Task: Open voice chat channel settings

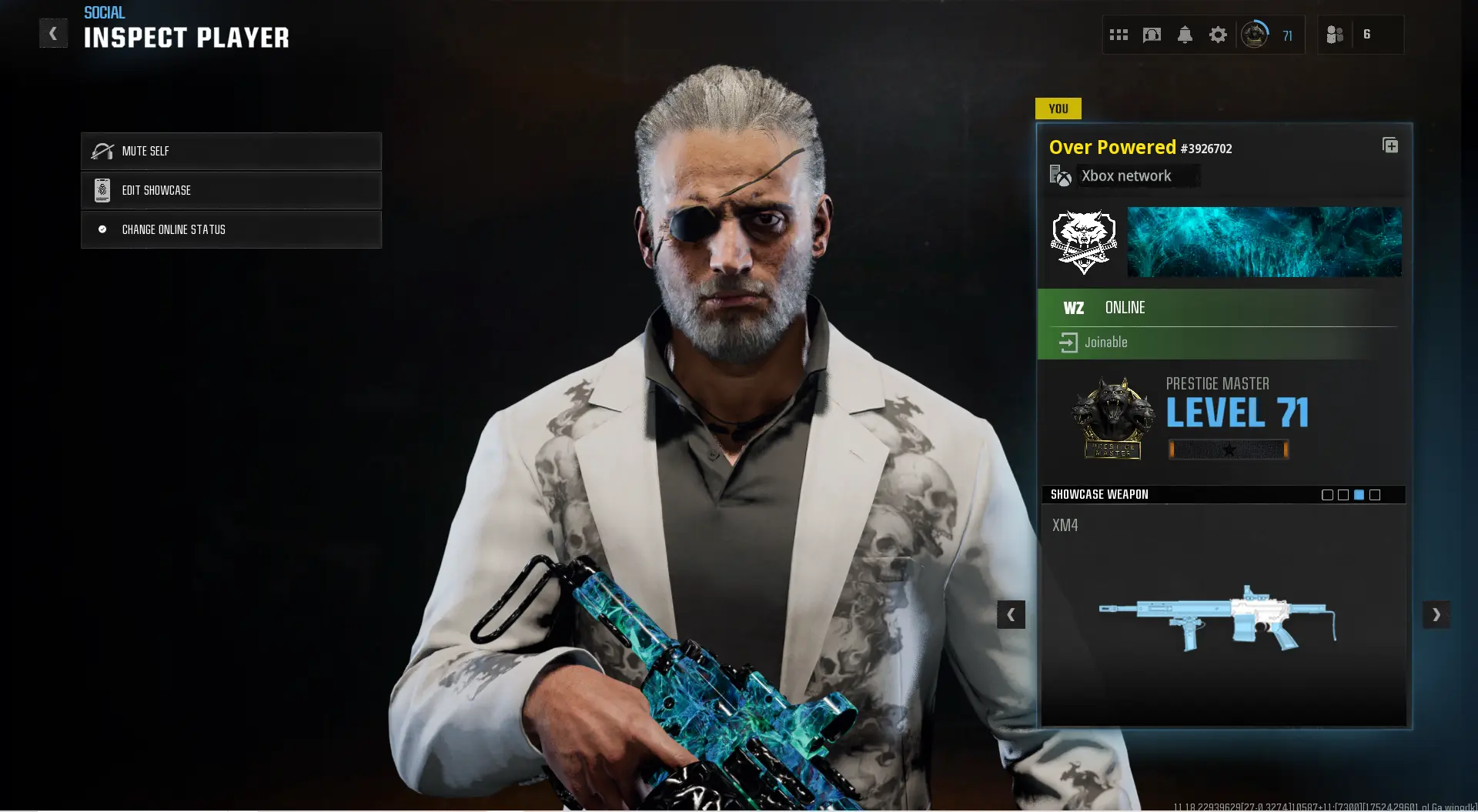Action: (1152, 34)
